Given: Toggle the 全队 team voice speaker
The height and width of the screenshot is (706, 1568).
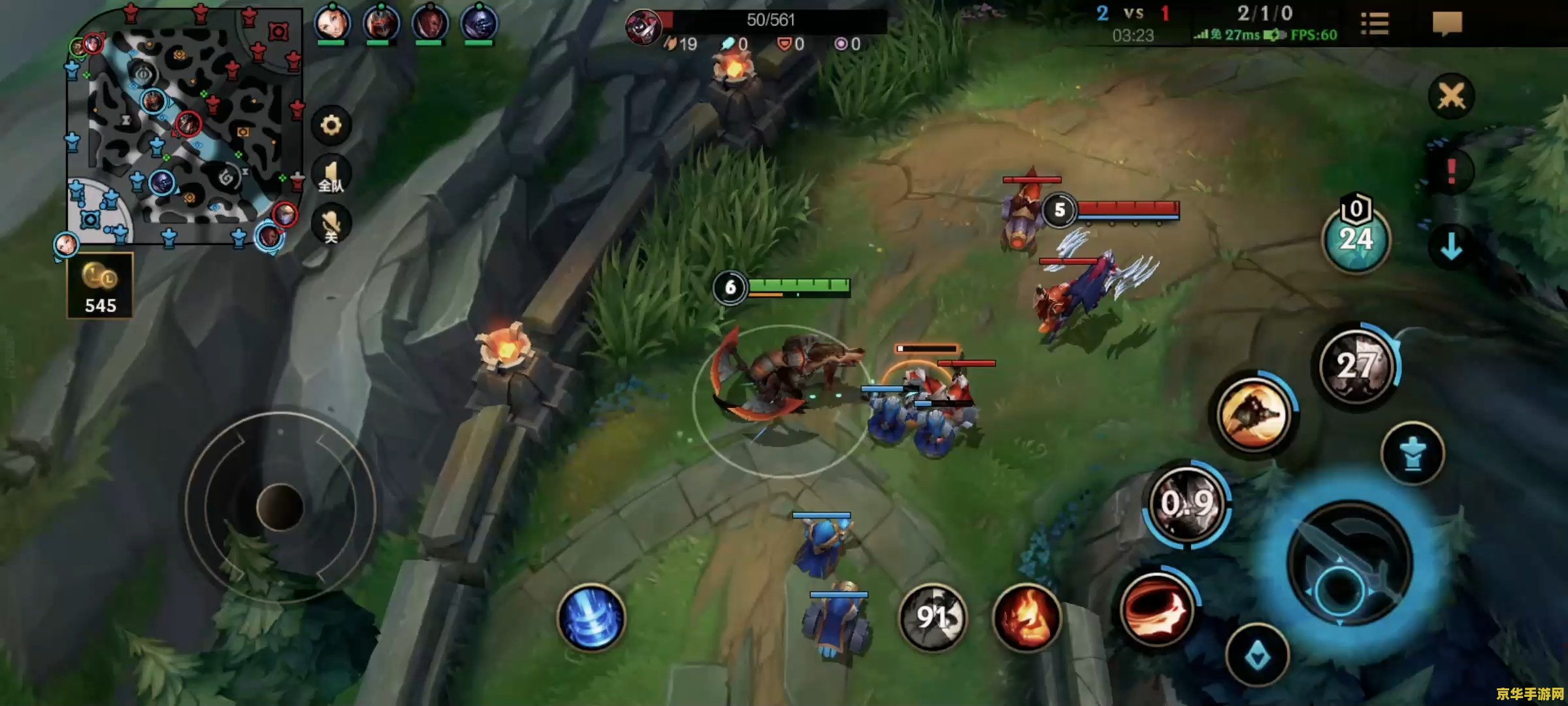Looking at the screenshot, I should pos(331,176).
